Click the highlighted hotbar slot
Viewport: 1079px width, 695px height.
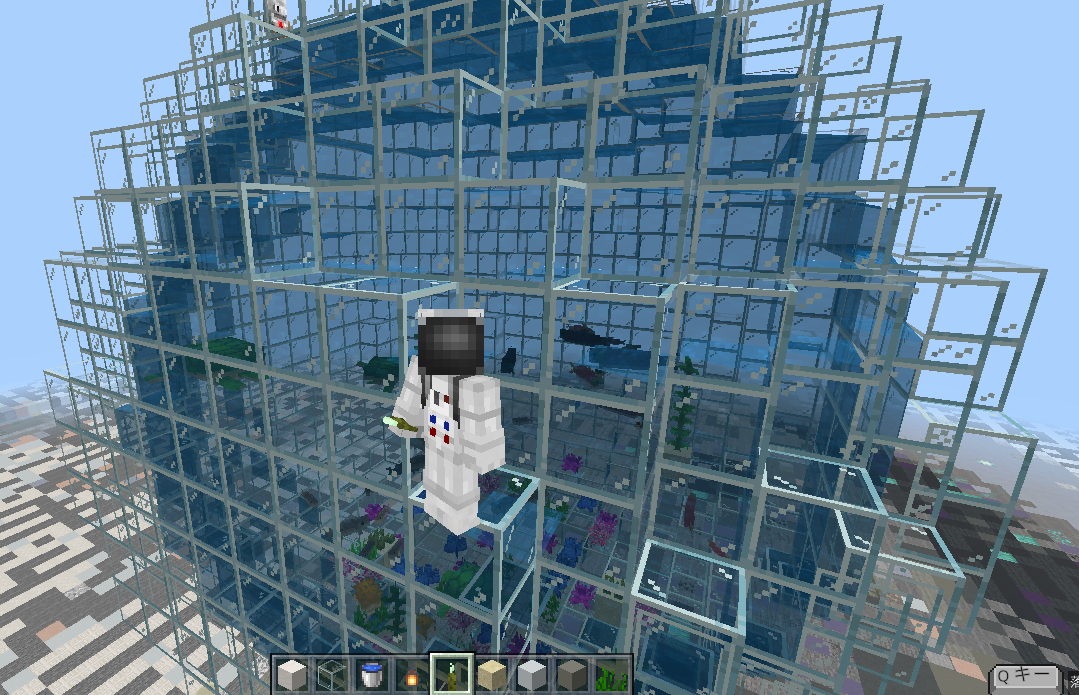(x=450, y=673)
